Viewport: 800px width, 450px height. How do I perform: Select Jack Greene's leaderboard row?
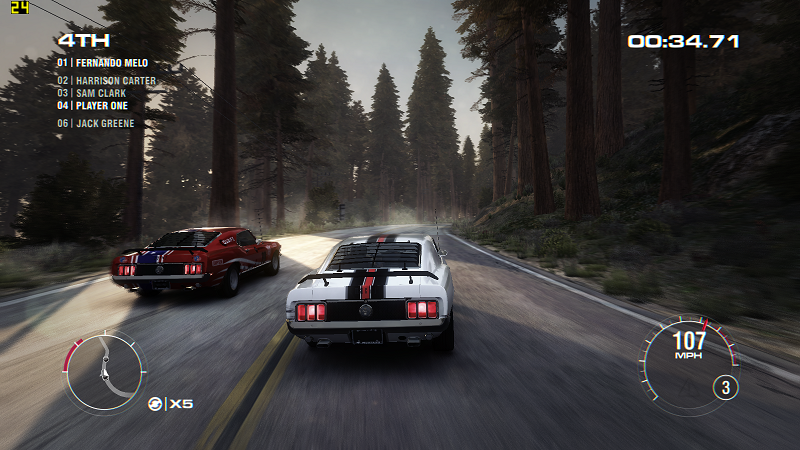pyautogui.click(x=96, y=124)
